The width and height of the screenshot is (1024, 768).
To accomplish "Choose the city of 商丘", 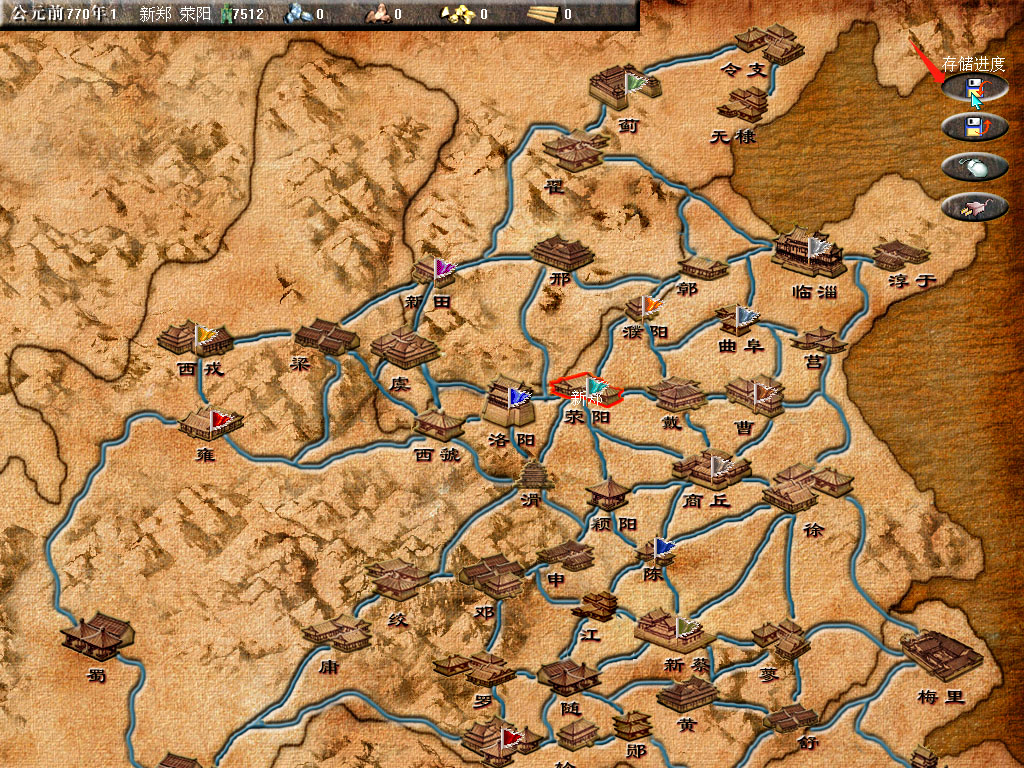I will tap(710, 468).
